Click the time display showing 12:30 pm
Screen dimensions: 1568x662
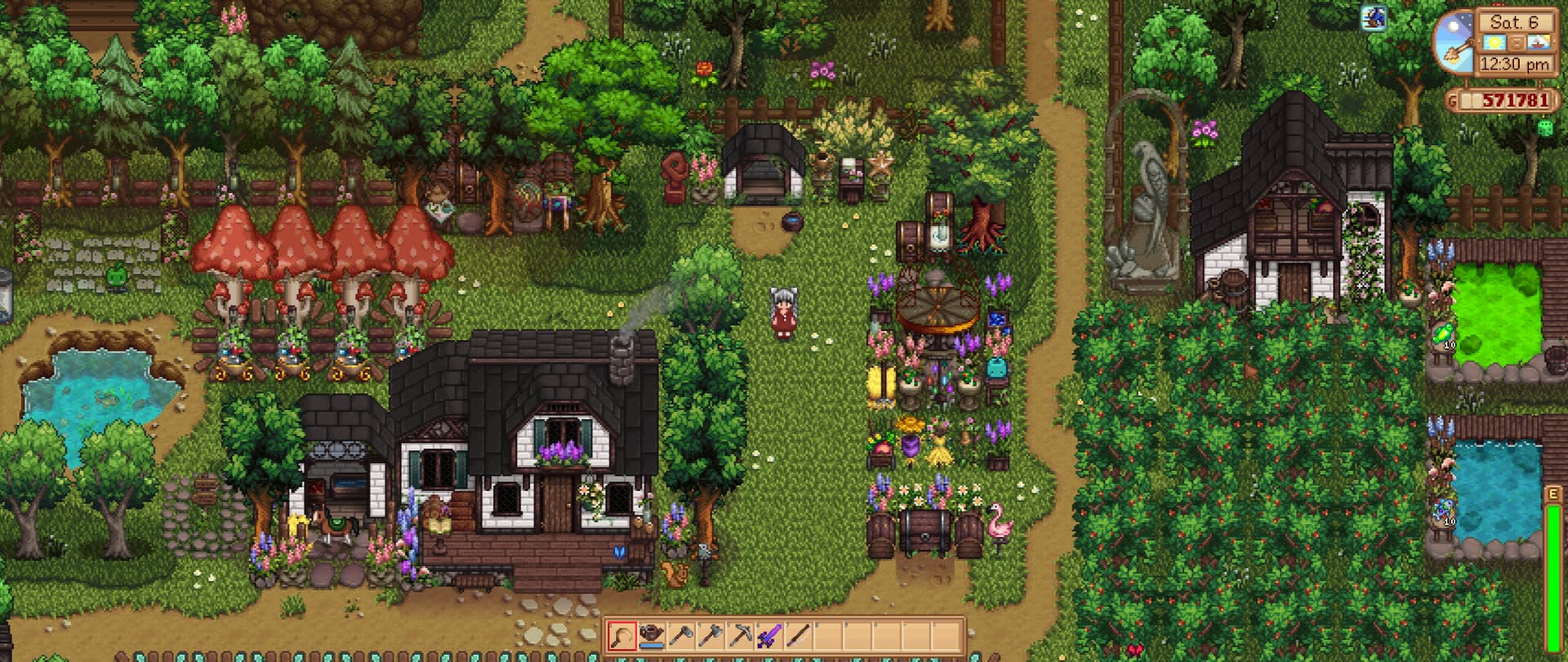click(1515, 63)
